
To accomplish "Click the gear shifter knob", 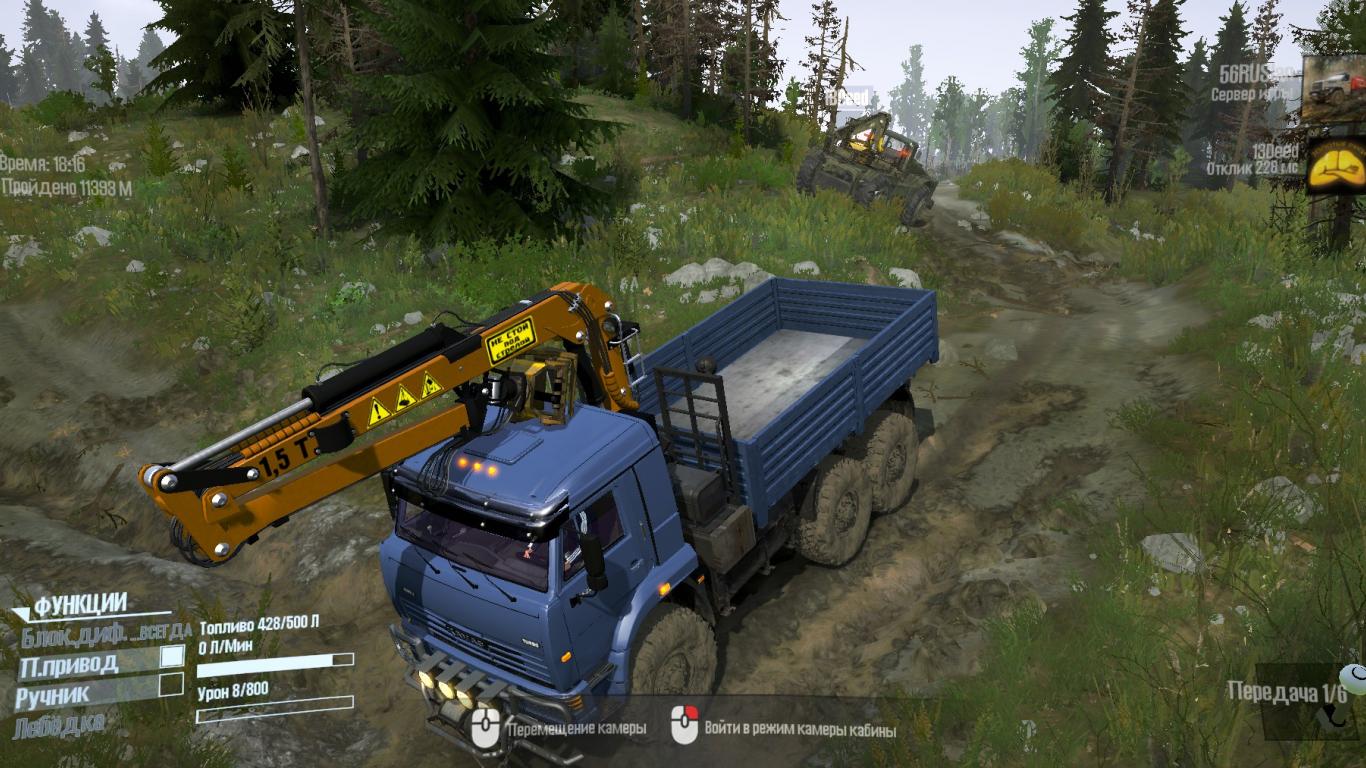I will click(1353, 680).
